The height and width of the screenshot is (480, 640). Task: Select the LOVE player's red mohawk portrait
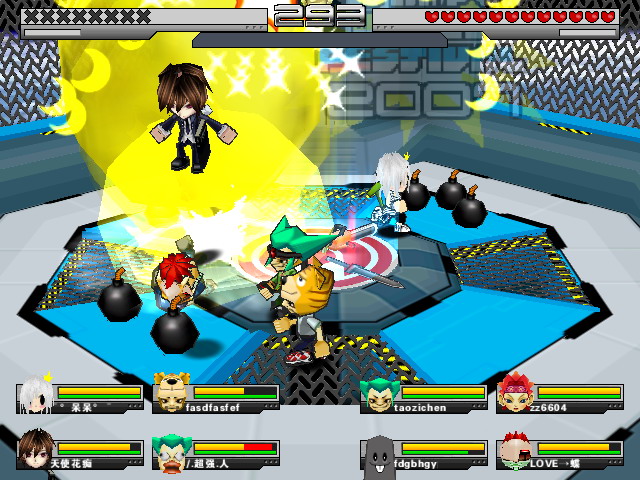click(x=514, y=450)
